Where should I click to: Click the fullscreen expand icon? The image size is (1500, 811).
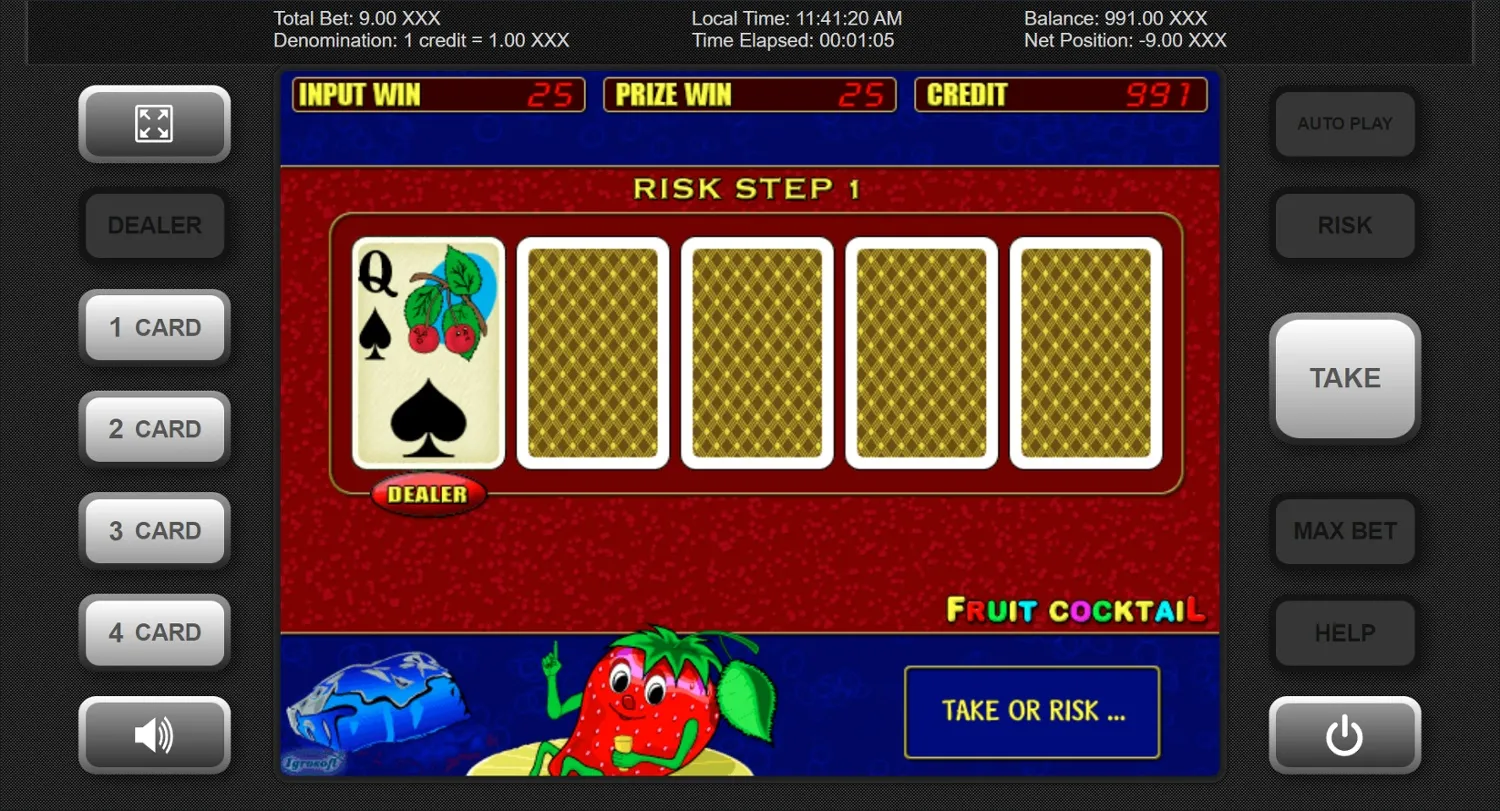(154, 124)
